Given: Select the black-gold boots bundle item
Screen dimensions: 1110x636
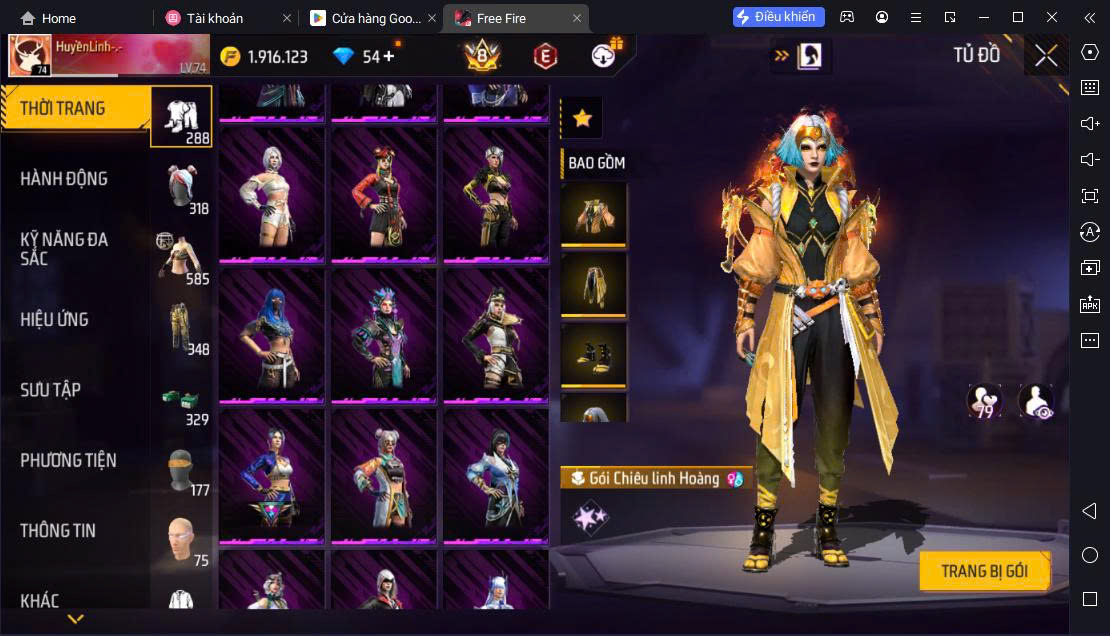Looking at the screenshot, I should click(593, 355).
